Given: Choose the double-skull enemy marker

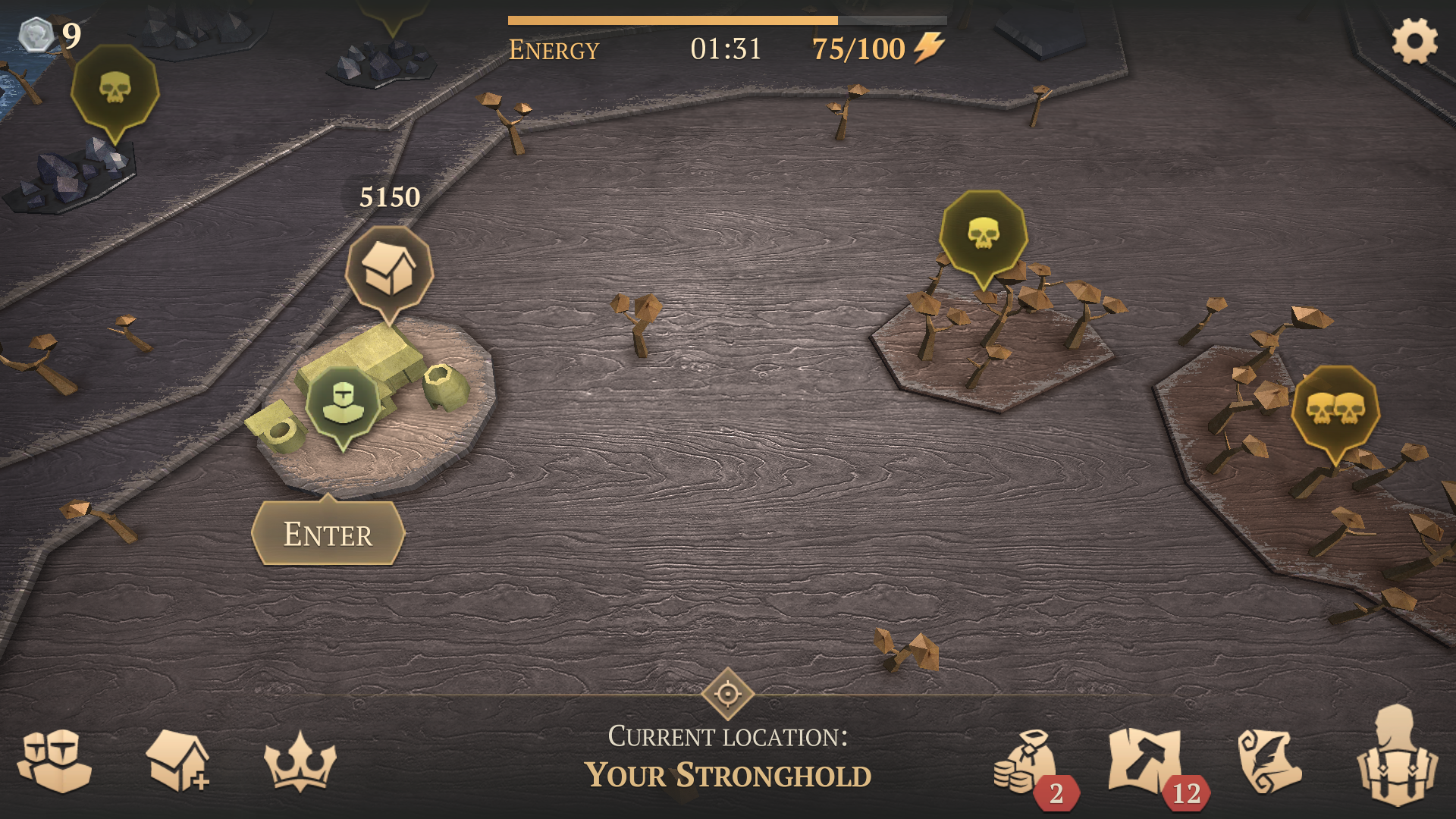Looking at the screenshot, I should (1335, 410).
